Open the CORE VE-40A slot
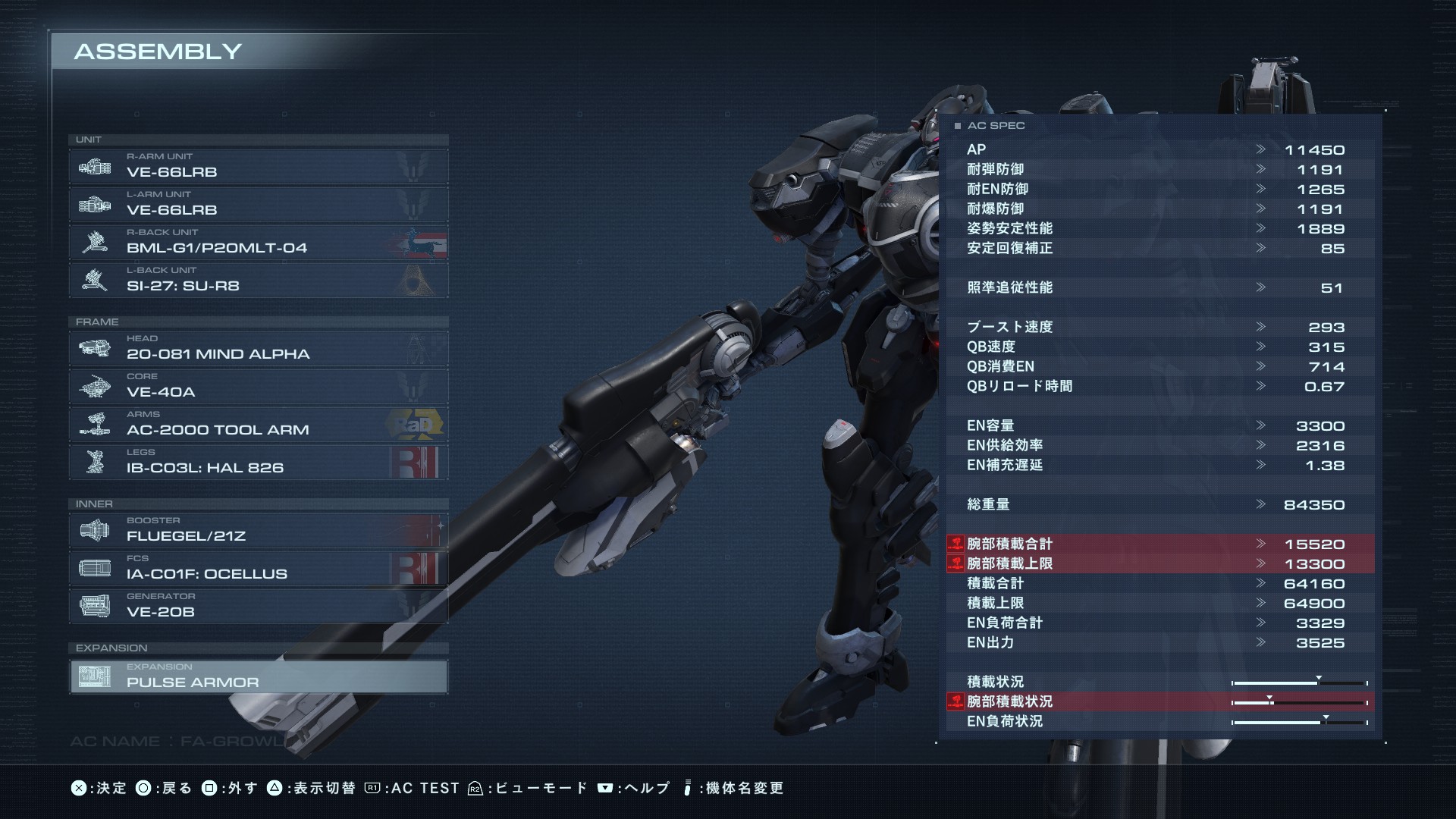The width and height of the screenshot is (1456, 819). click(x=258, y=386)
